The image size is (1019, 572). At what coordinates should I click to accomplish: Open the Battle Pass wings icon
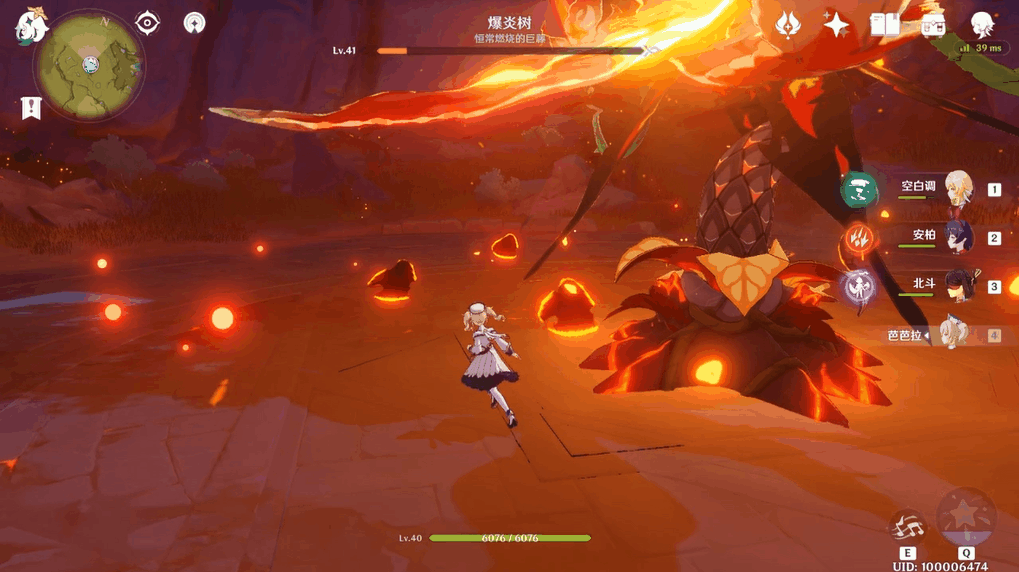pos(787,24)
